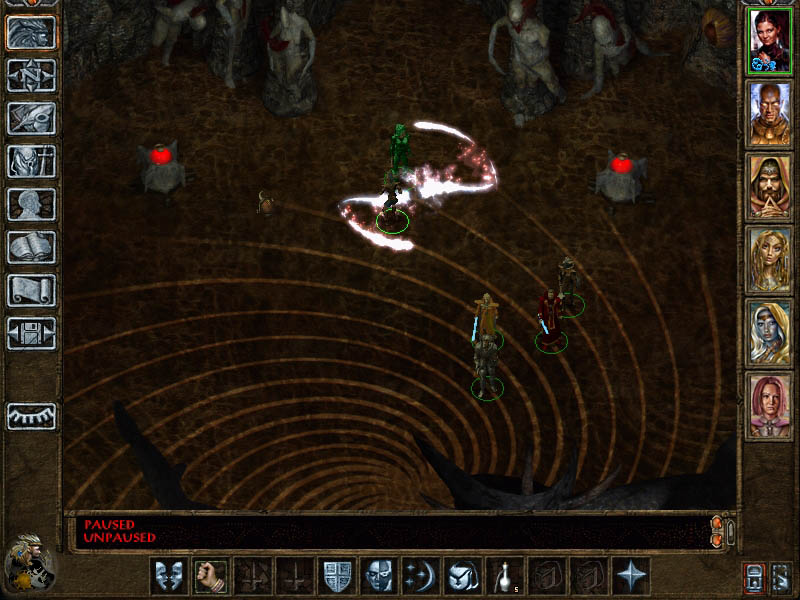This screenshot has height=600, width=800.
Task: Choose the fist weapon slot
Action: (x=211, y=576)
